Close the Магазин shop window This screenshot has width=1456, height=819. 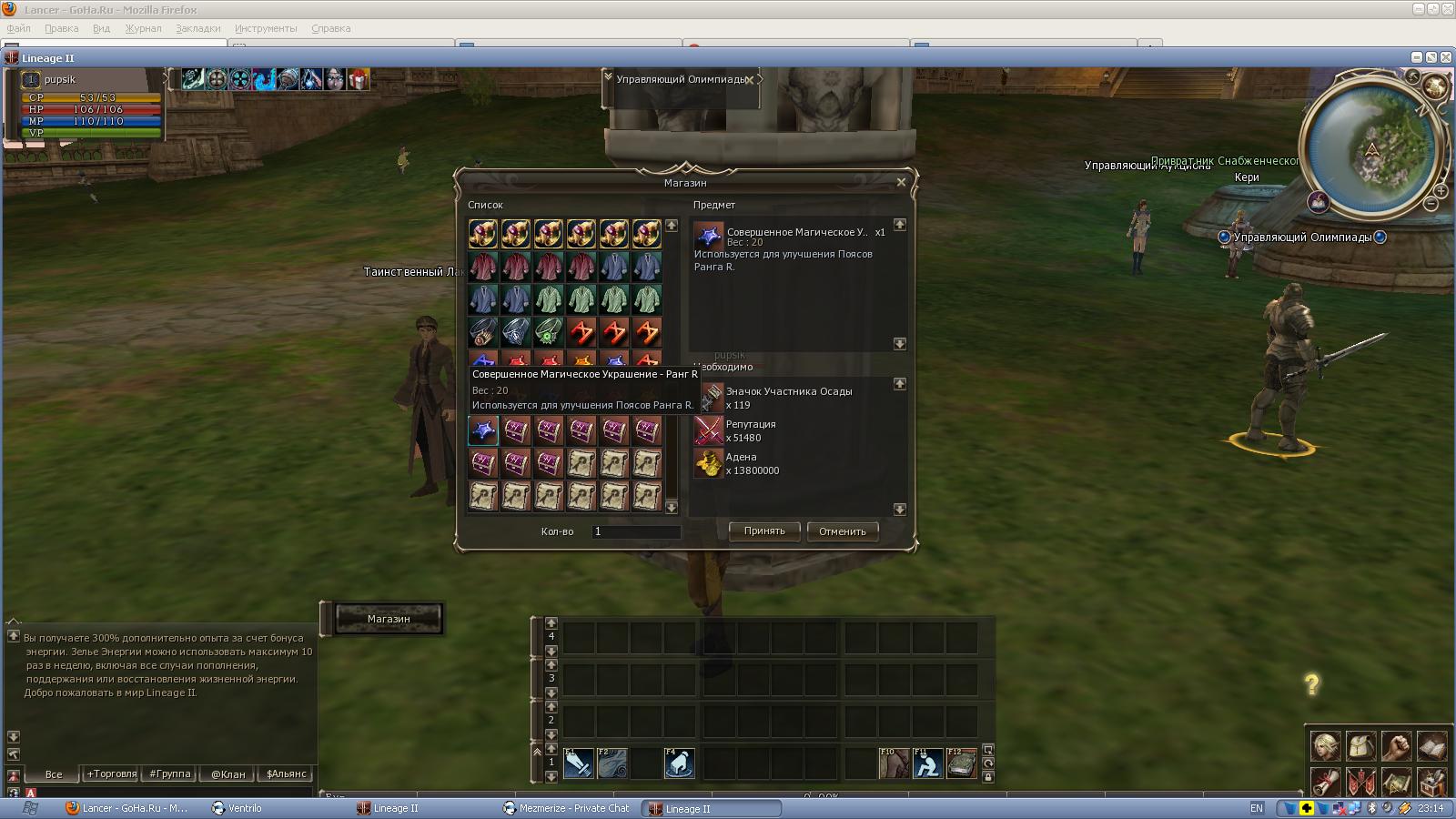tap(901, 182)
